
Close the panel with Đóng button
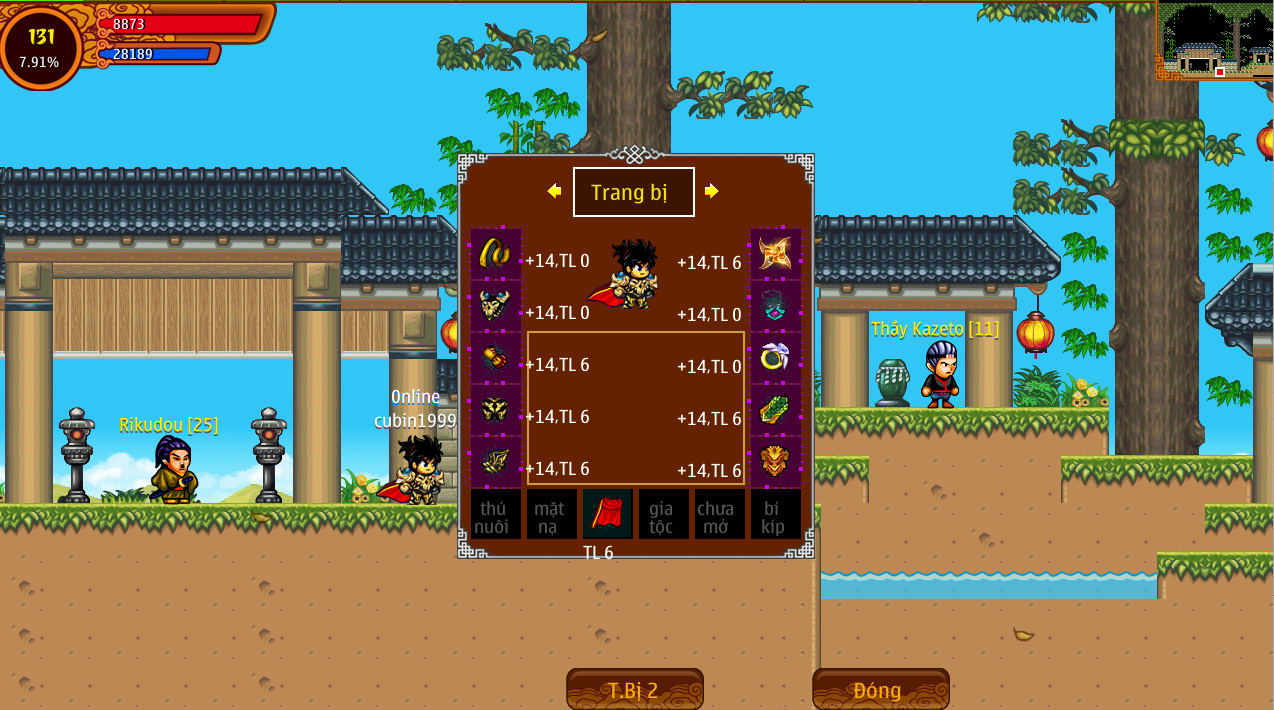[880, 690]
